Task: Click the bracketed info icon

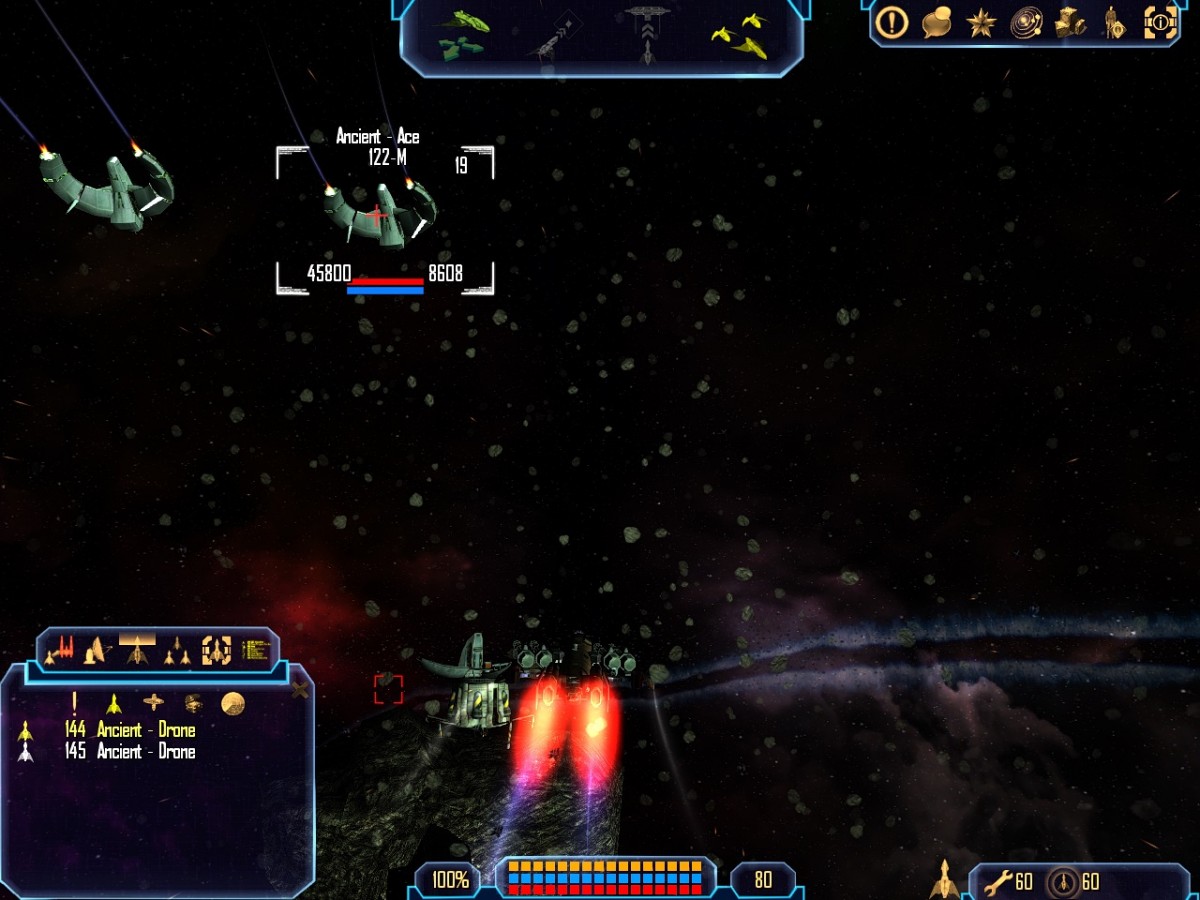Action: tap(1160, 22)
